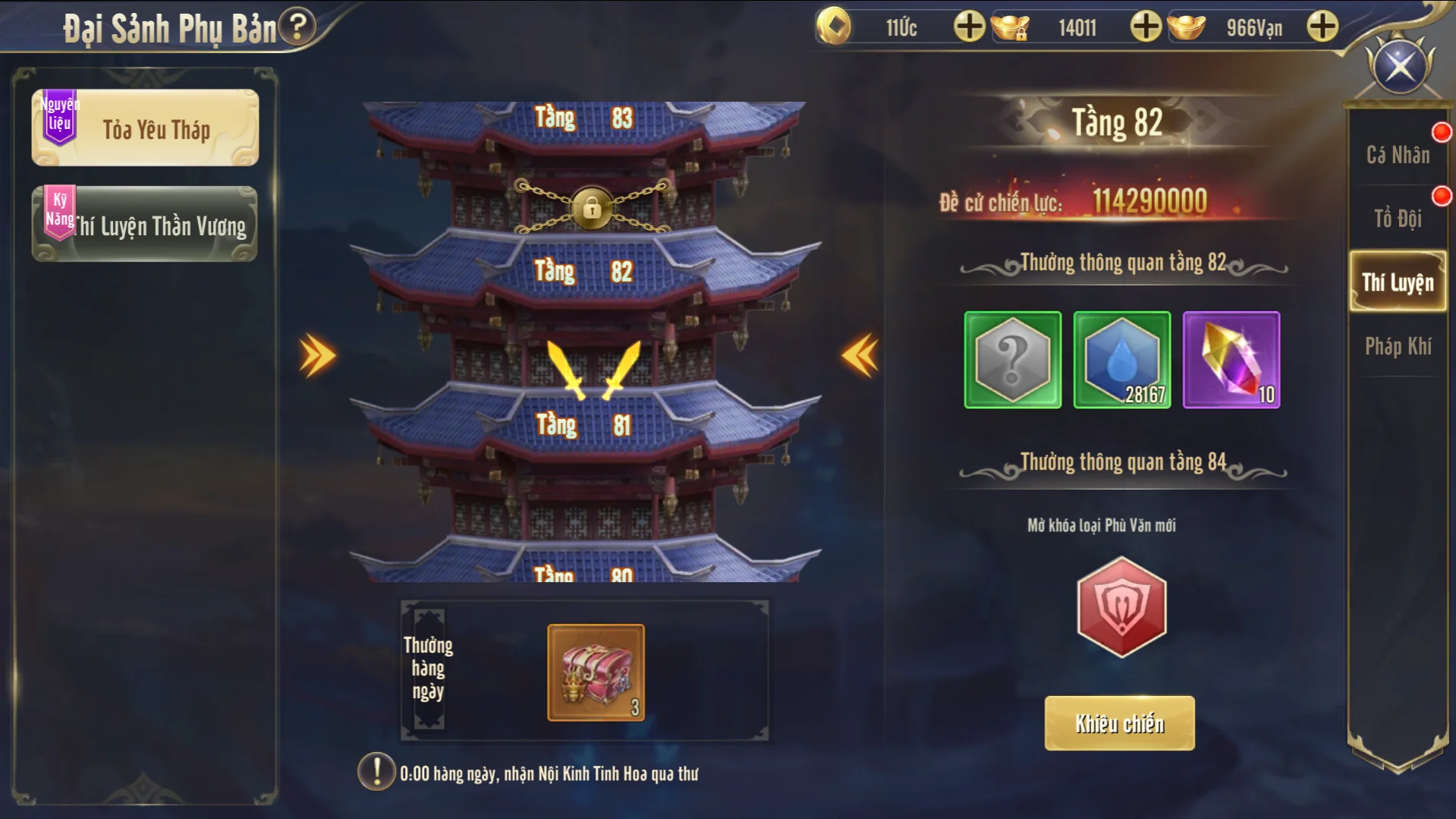Switch to the Tổ Đội tab
This screenshot has width=1456, height=819.
pos(1398,219)
